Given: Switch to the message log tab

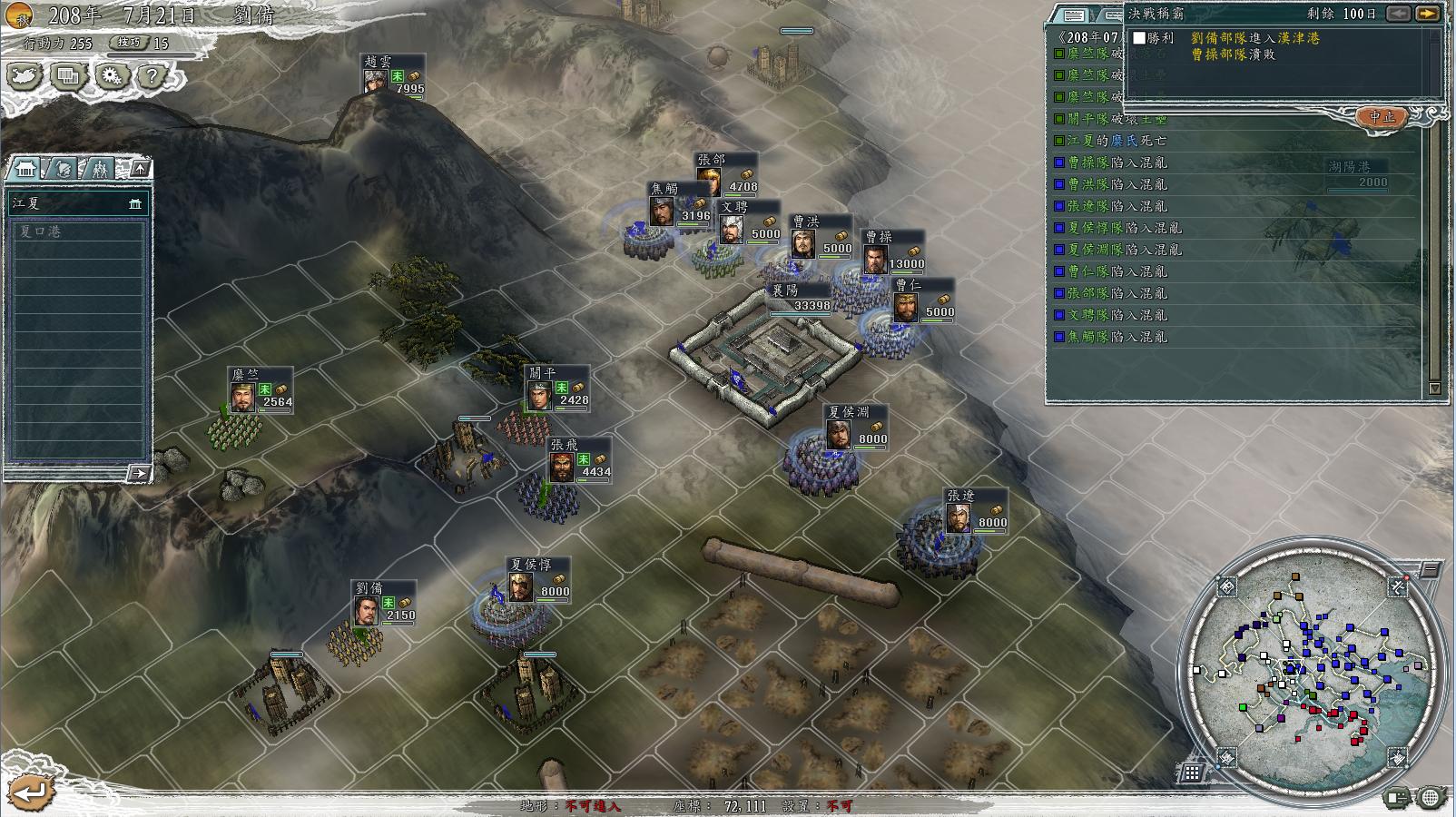Looking at the screenshot, I should click(1074, 15).
